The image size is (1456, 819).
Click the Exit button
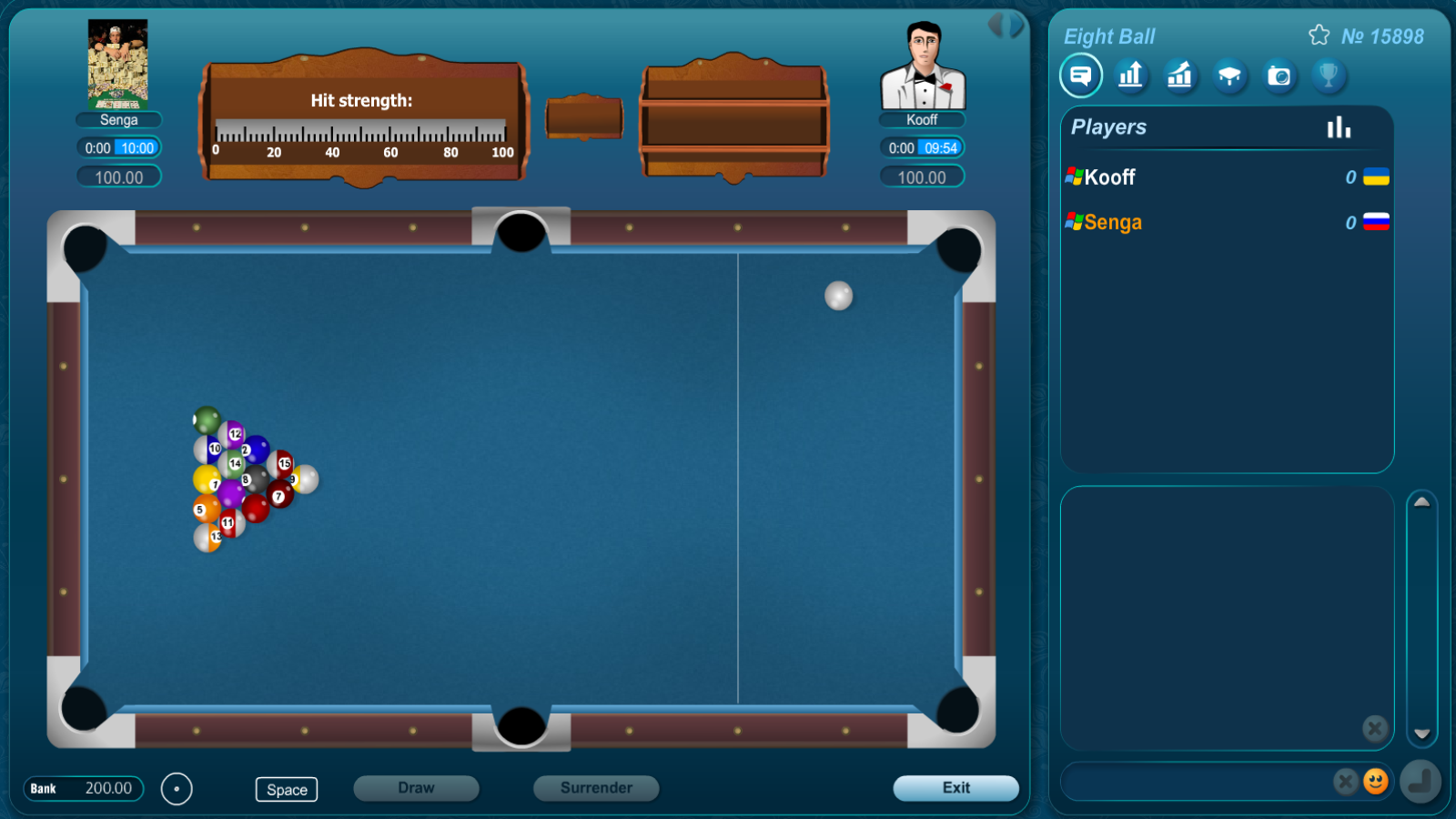pyautogui.click(x=956, y=788)
